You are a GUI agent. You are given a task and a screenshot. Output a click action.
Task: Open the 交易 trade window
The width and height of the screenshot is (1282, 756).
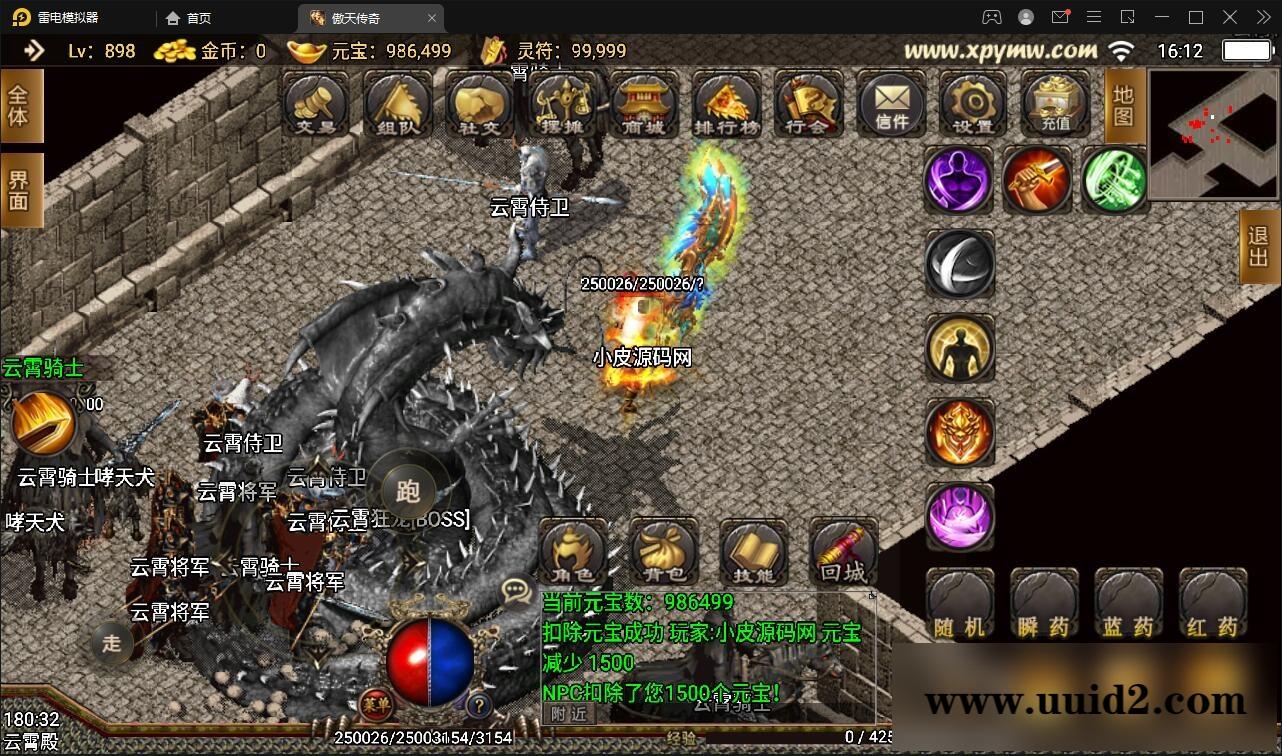click(x=315, y=103)
